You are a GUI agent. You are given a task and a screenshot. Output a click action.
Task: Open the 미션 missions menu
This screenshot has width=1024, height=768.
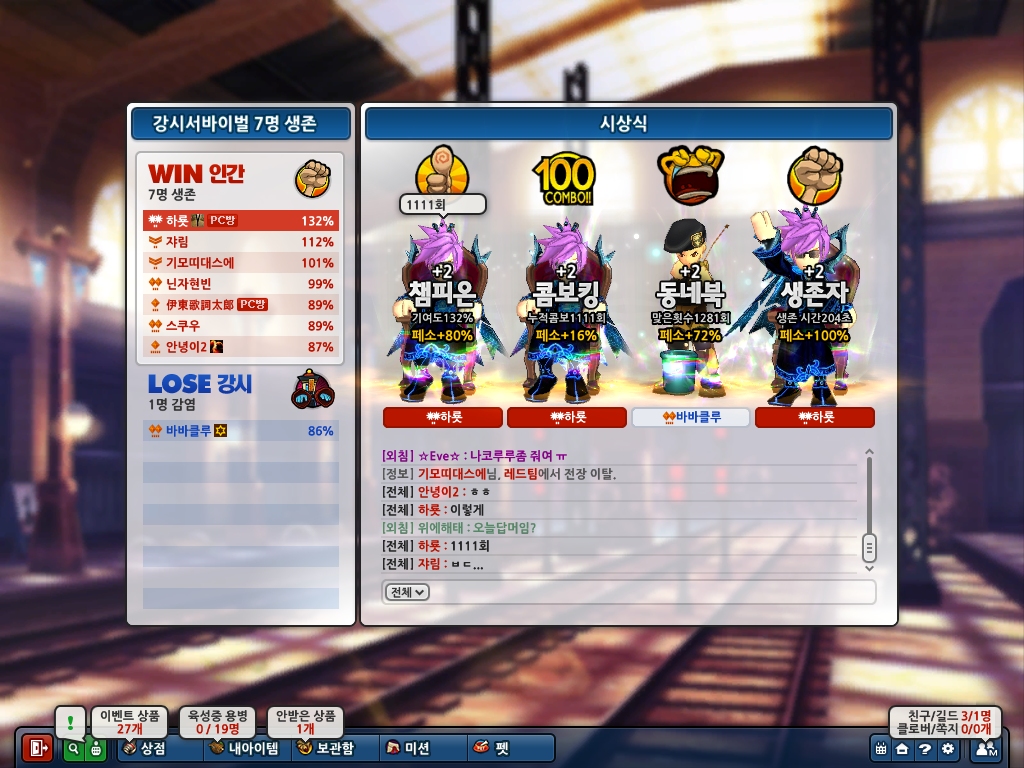[410, 748]
